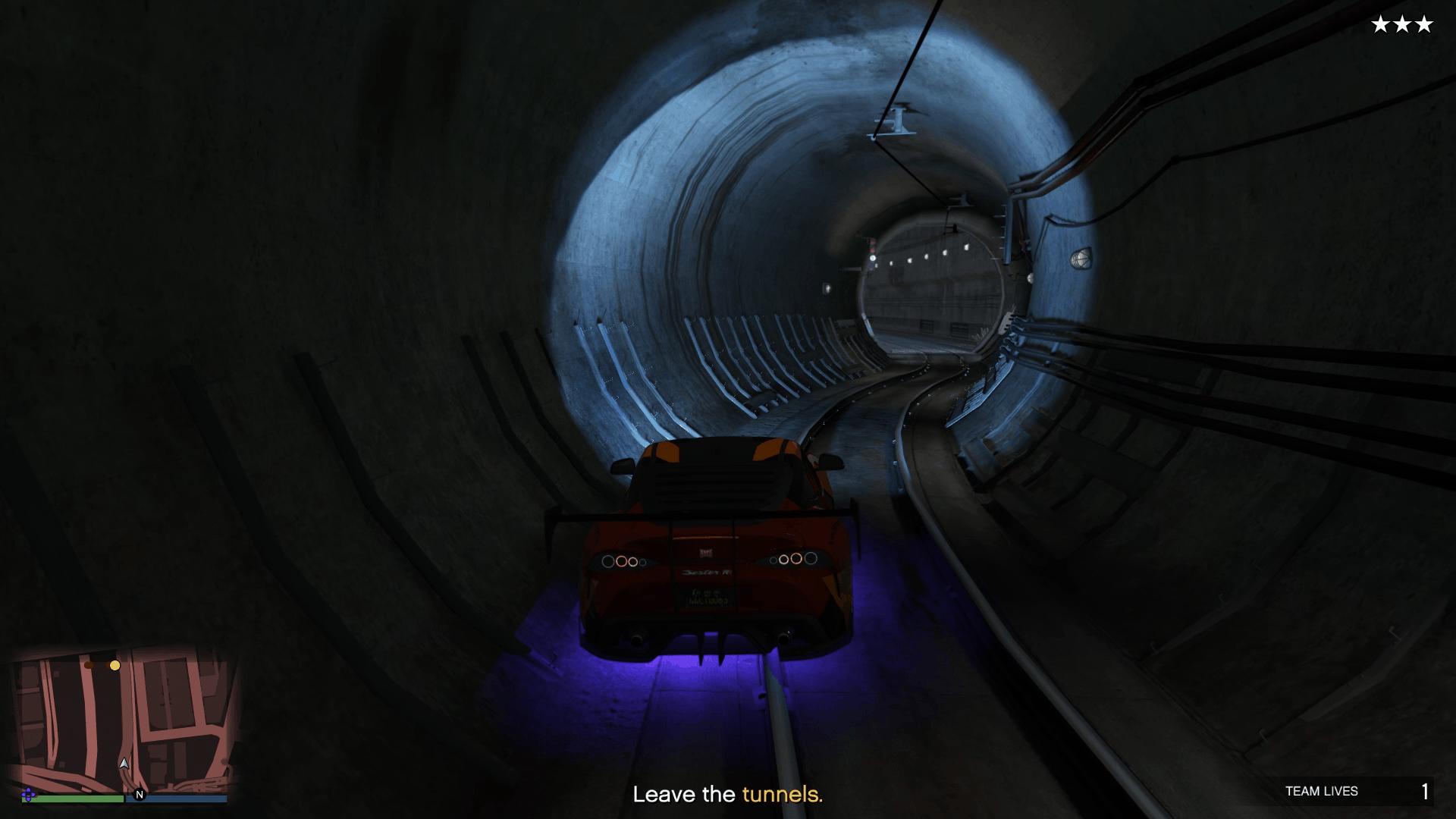Select the TEAM LIVES label at bottom right
1456x819 pixels.
pyautogui.click(x=1323, y=791)
